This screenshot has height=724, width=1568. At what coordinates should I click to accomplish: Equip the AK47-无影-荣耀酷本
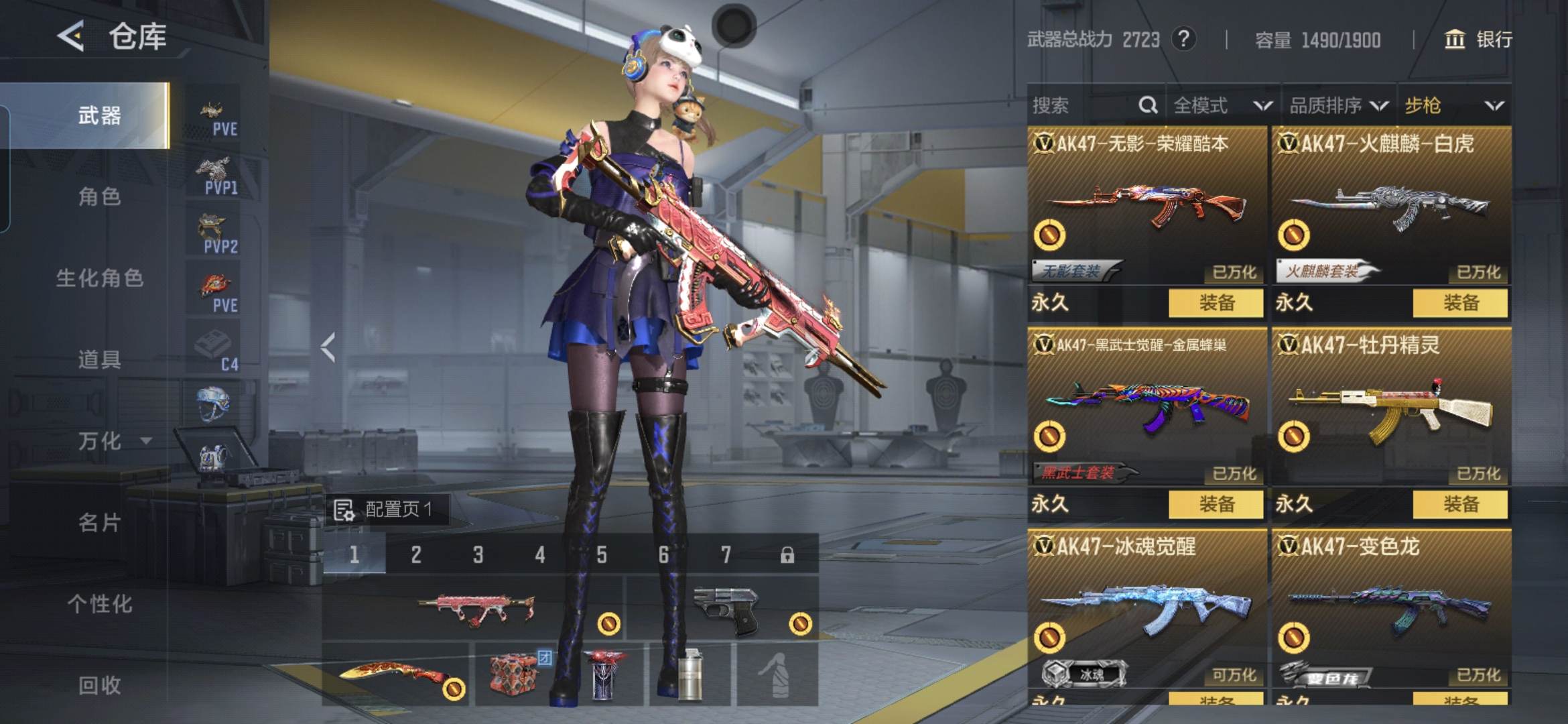coord(1216,303)
